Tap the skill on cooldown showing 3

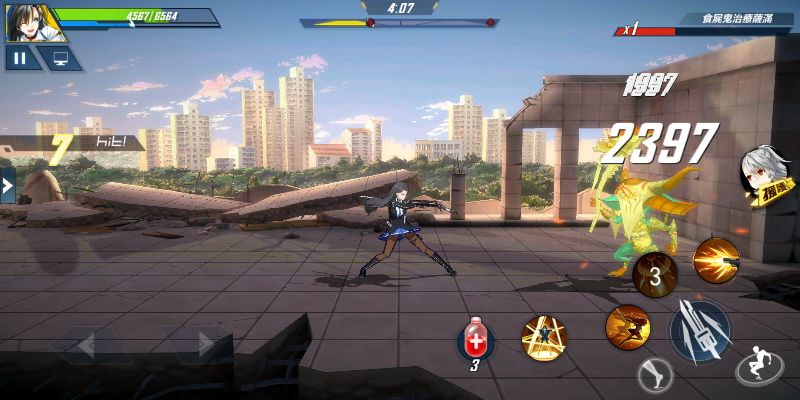coord(655,276)
